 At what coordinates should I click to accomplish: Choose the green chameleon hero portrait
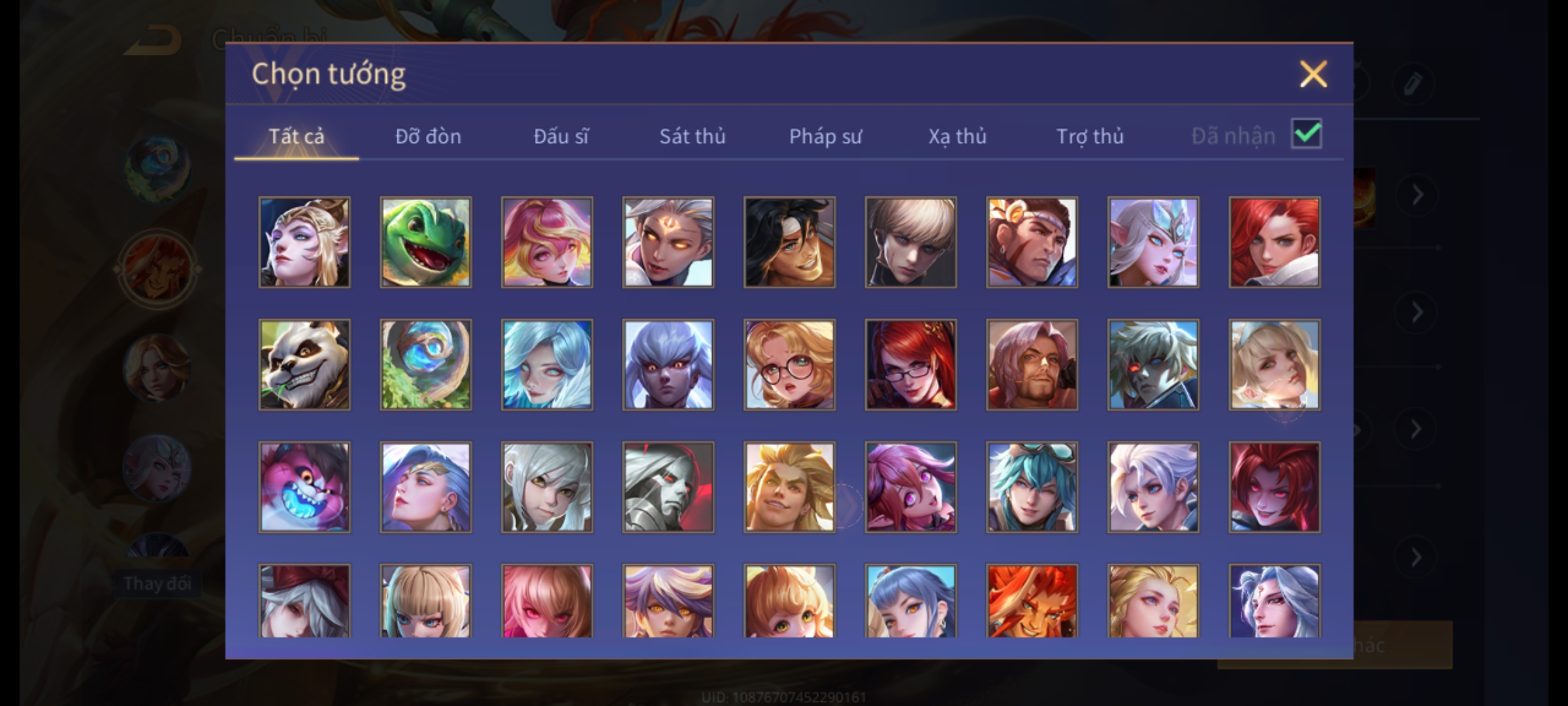pos(425,243)
